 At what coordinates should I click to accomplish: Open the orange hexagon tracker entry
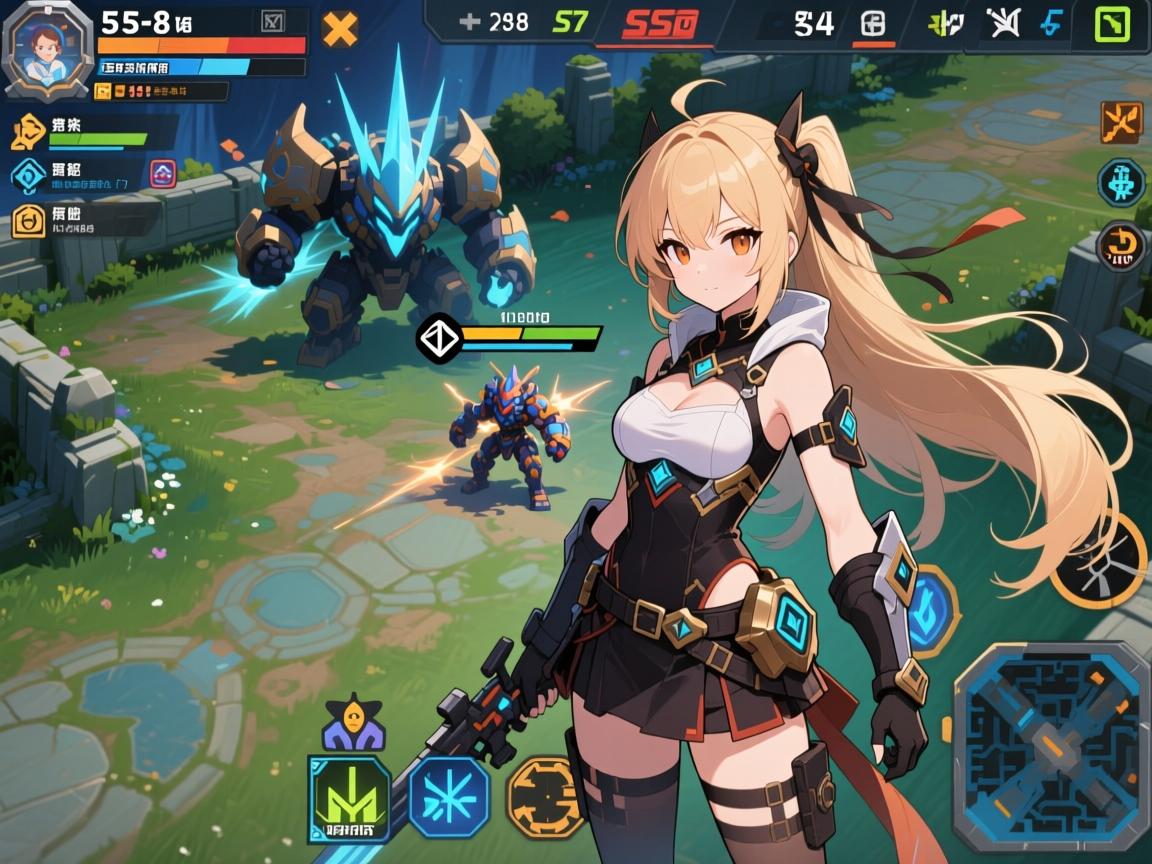tap(28, 221)
